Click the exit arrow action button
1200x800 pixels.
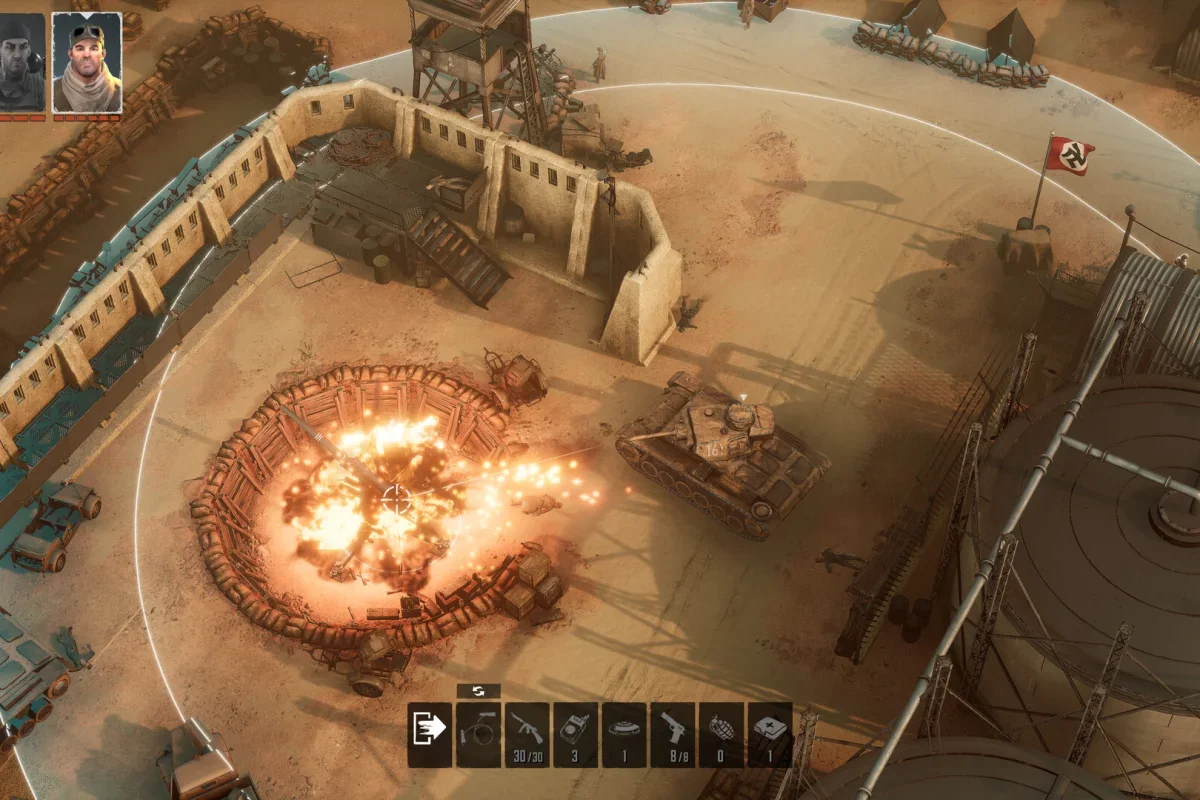[430, 734]
